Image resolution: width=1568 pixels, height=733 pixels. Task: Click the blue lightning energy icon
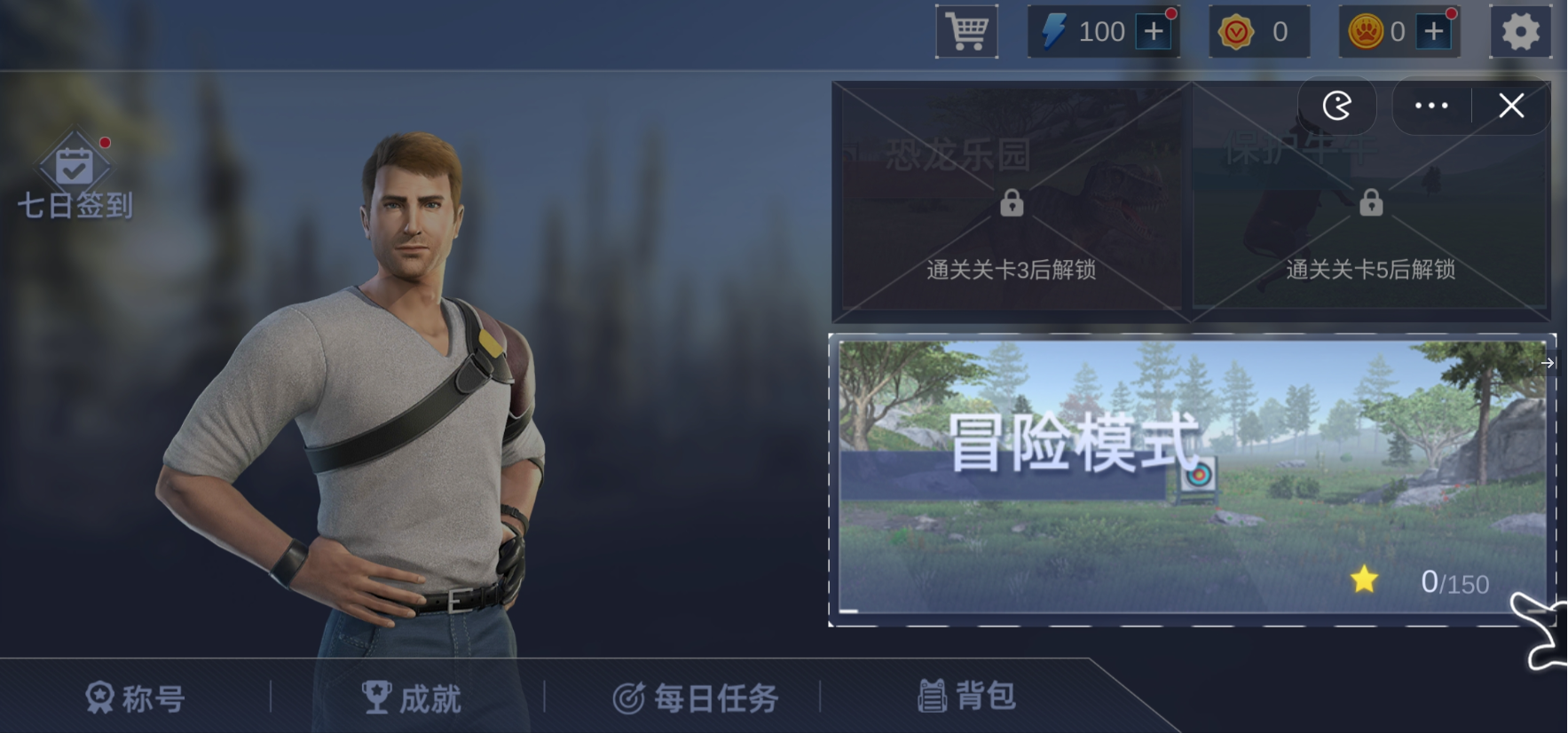coord(1054,30)
